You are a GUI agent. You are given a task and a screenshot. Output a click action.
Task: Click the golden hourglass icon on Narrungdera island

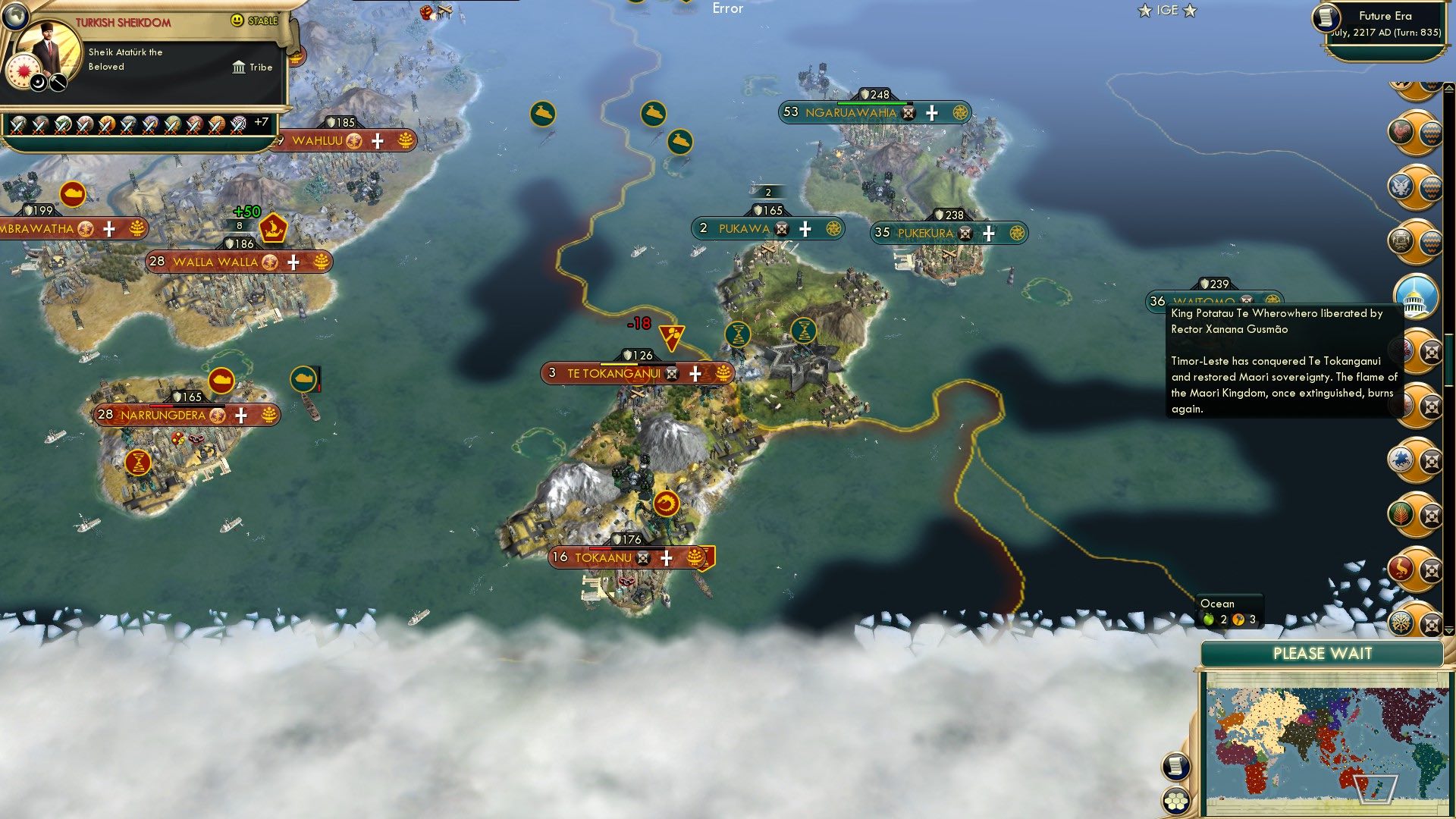[x=140, y=461]
